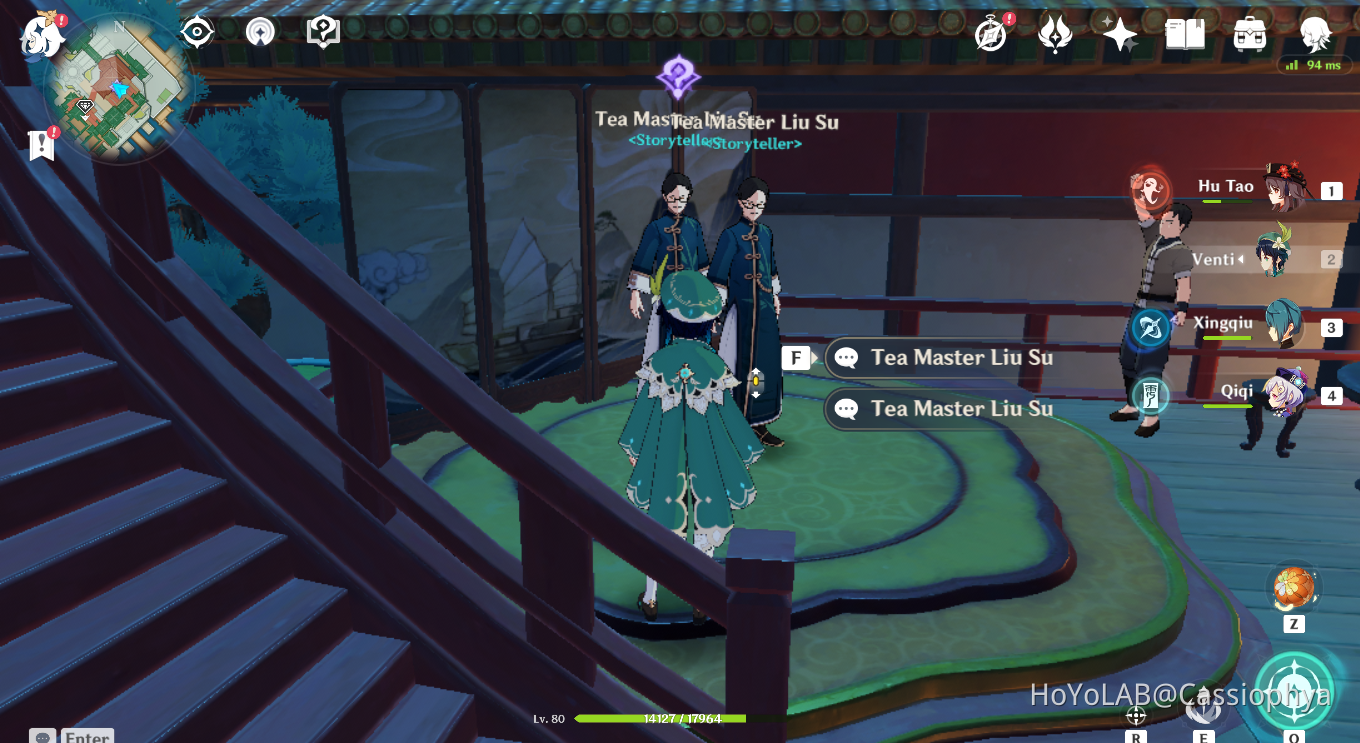Open the Archive book icon
The image size is (1360, 743).
[x=1184, y=33]
